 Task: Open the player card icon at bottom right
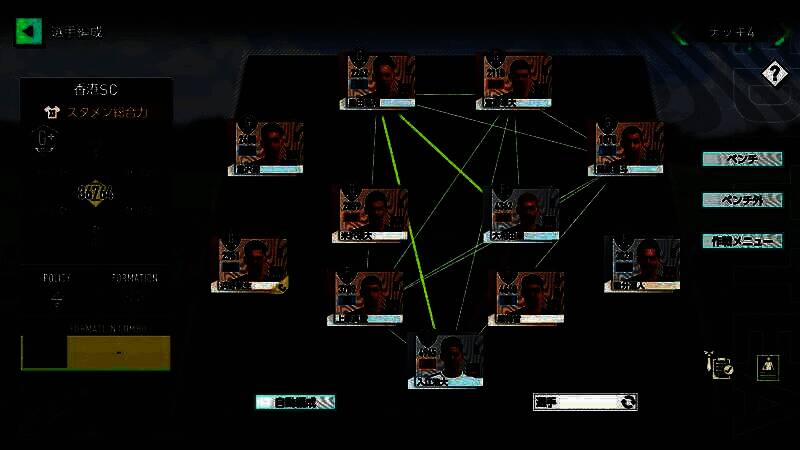click(x=767, y=367)
